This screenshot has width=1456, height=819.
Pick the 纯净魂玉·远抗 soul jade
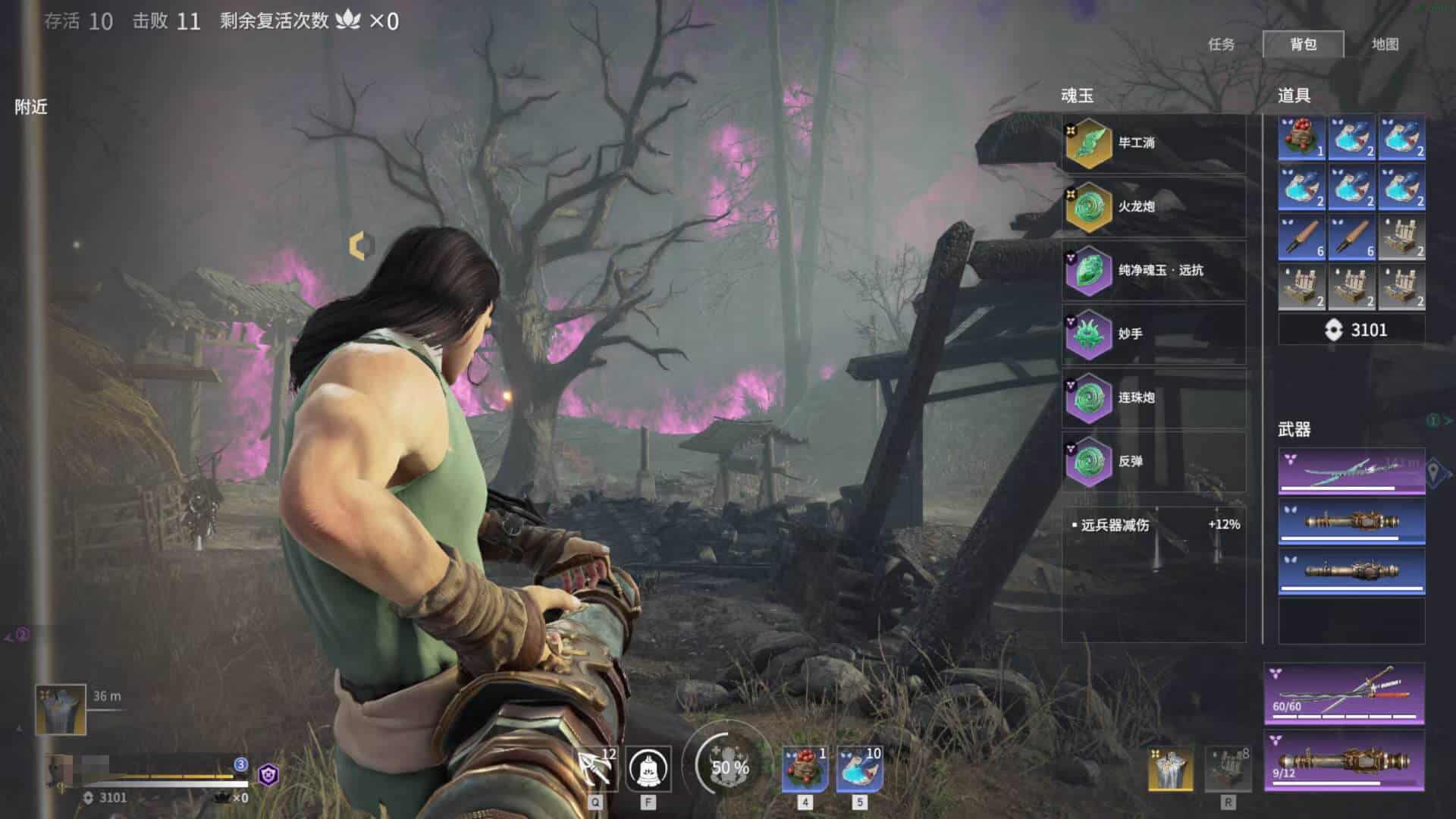[1153, 270]
